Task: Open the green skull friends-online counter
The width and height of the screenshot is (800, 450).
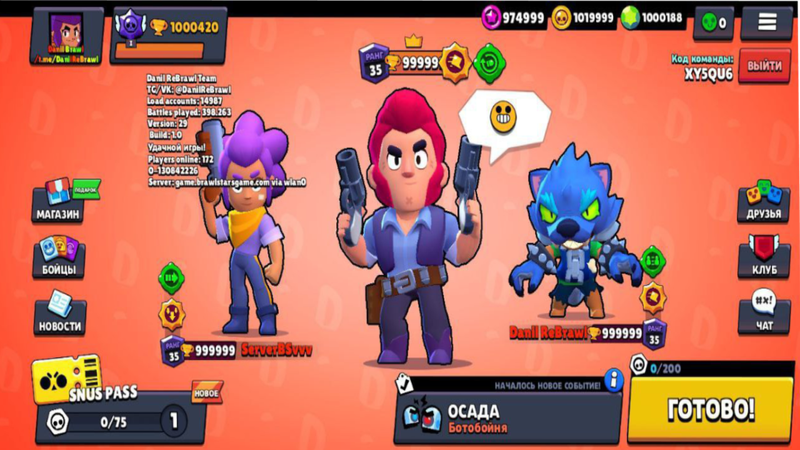Action: point(713,22)
